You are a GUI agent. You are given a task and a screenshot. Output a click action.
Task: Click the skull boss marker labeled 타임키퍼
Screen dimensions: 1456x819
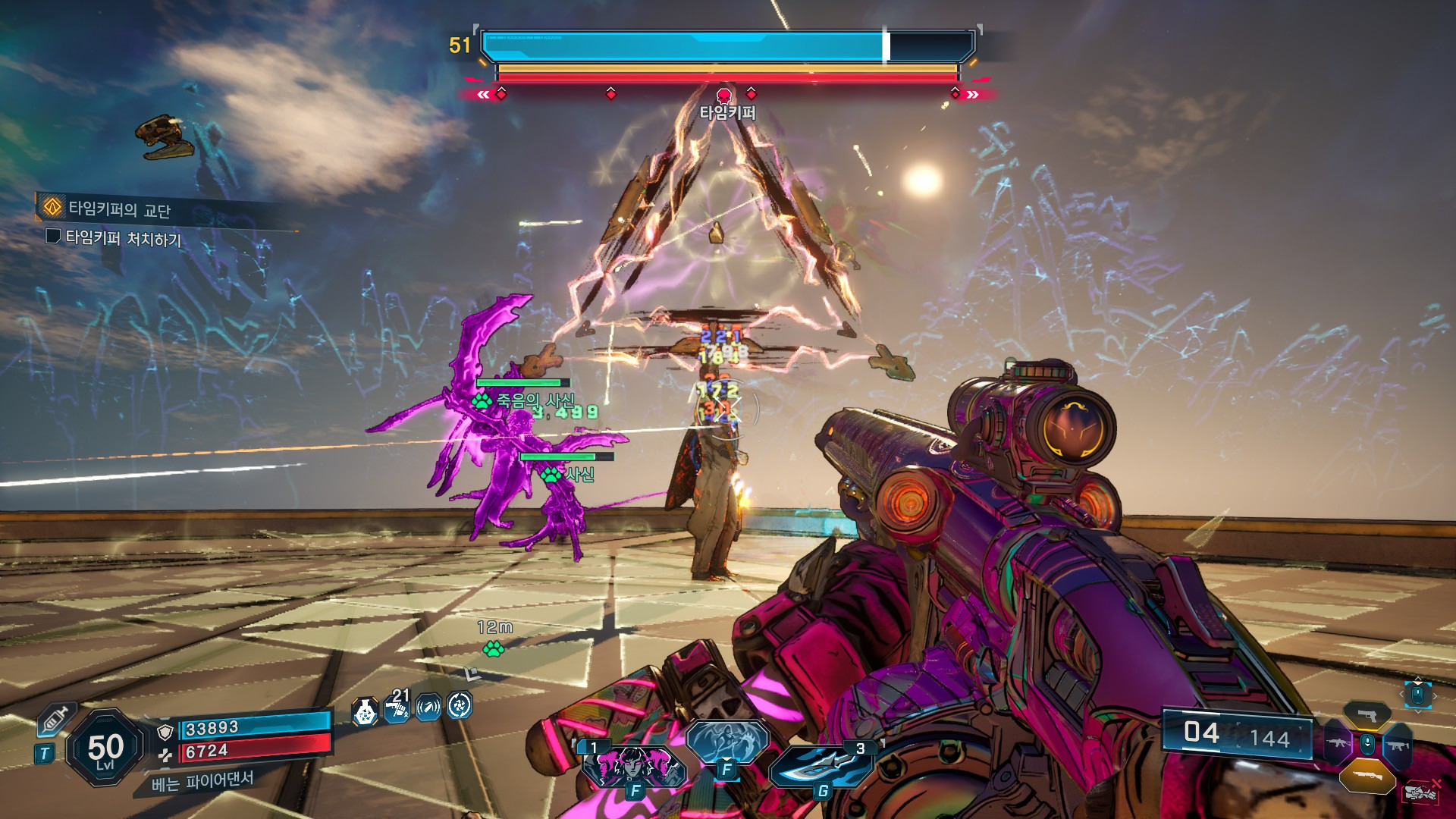(724, 96)
